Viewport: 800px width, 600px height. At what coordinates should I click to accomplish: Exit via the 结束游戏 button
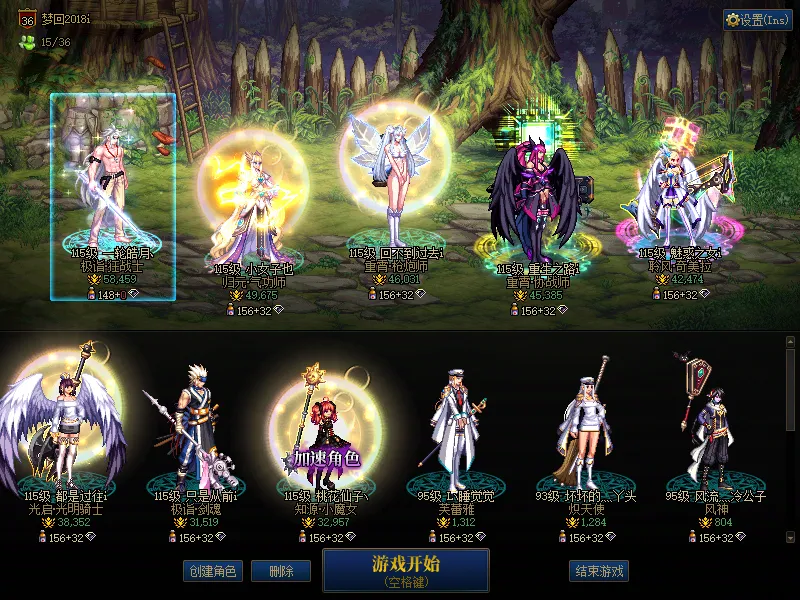click(x=599, y=571)
